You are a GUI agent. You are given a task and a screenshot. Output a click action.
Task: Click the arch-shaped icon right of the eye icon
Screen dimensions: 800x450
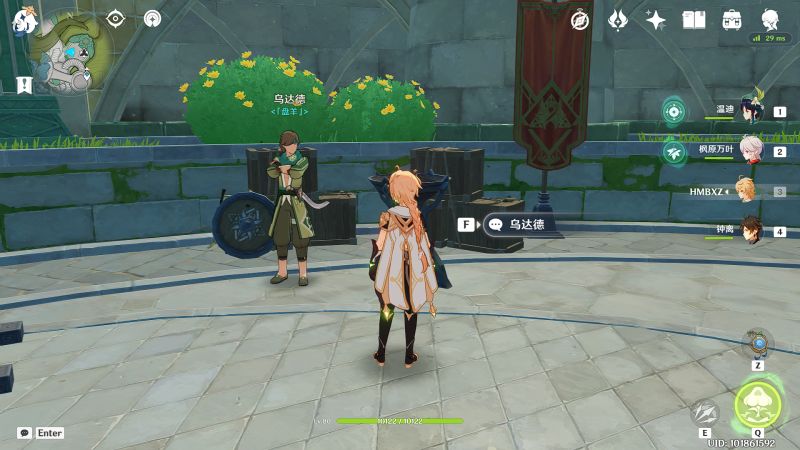coord(152,18)
